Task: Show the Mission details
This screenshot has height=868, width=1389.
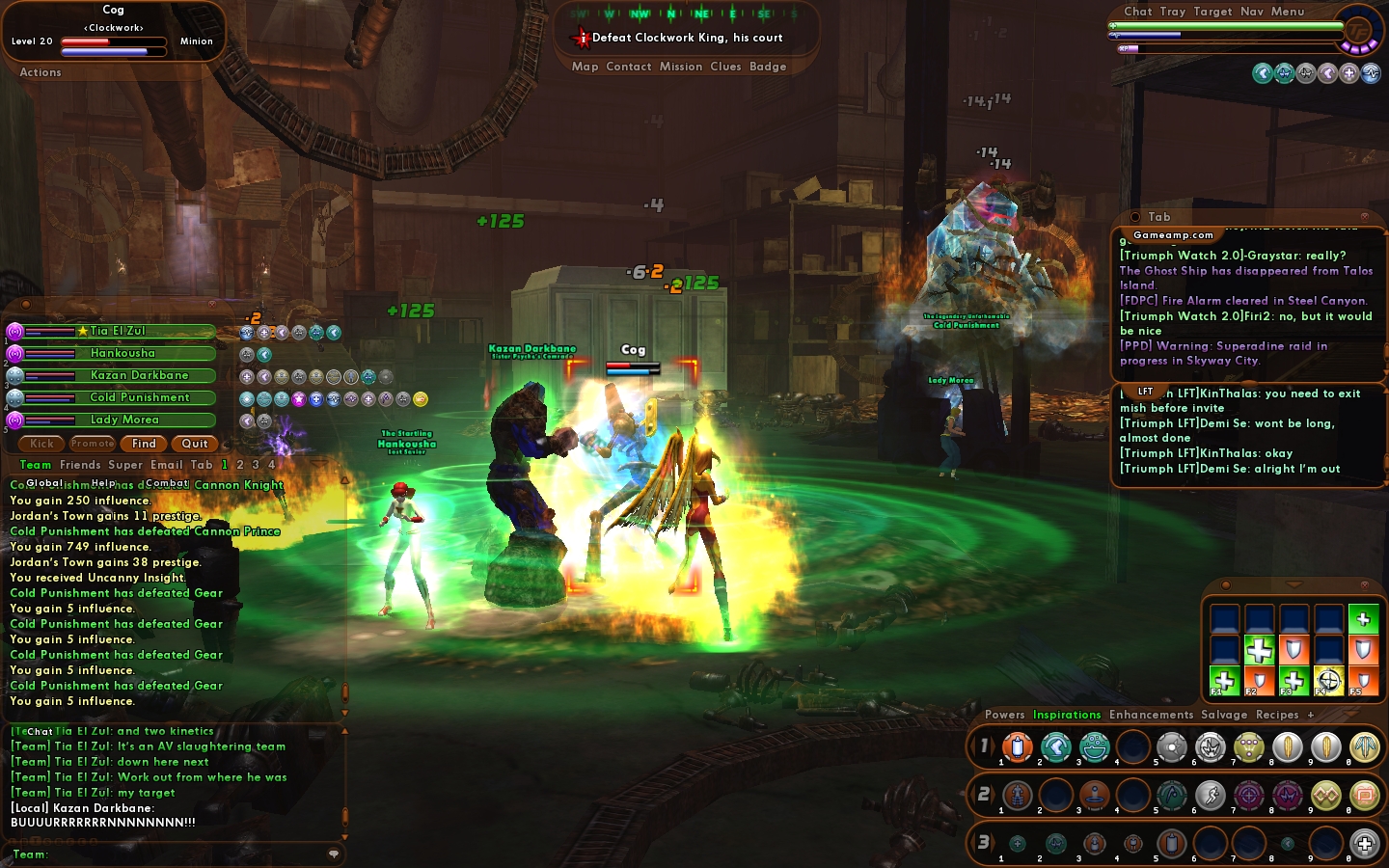Action: point(681,67)
